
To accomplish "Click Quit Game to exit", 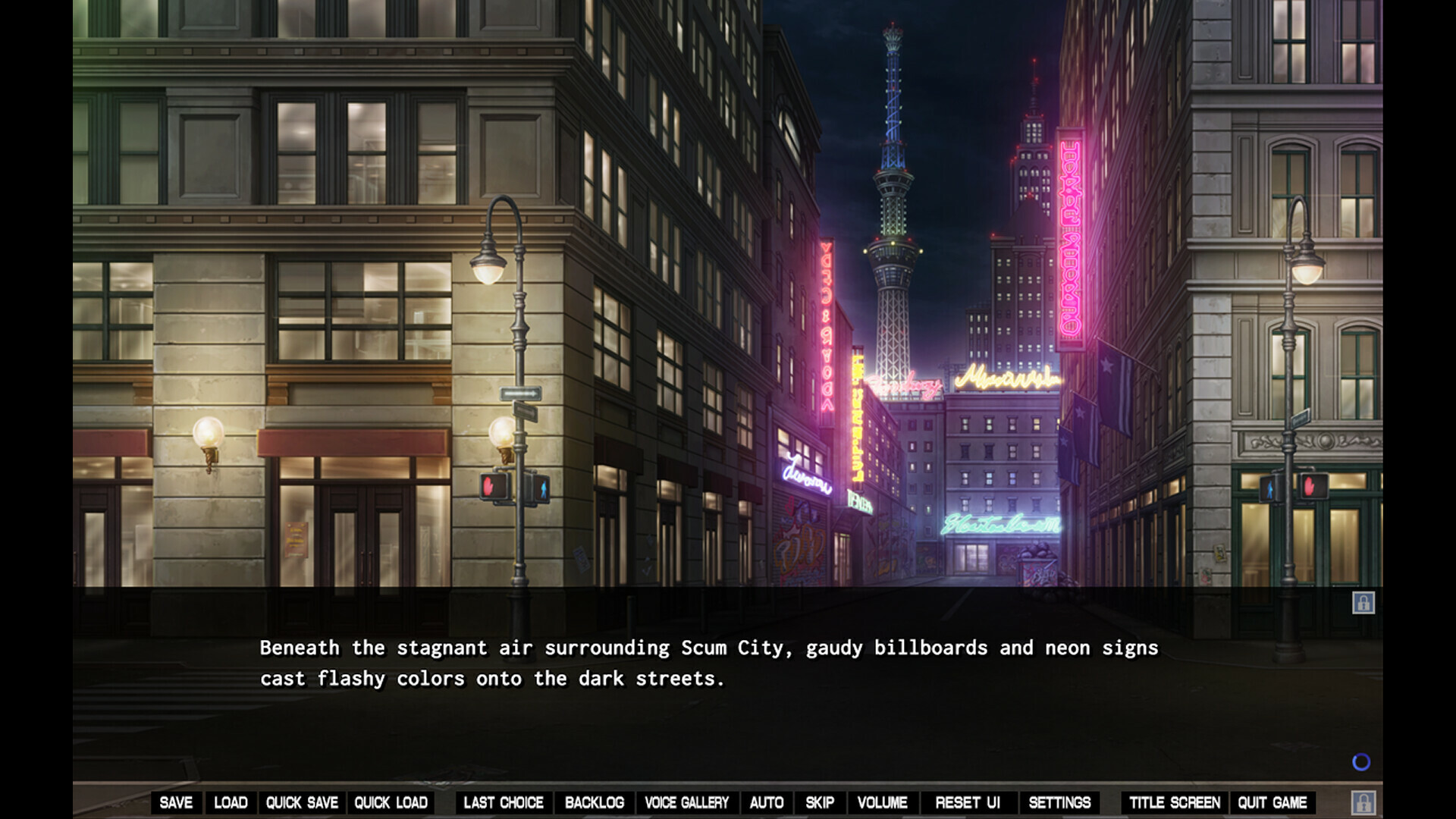I will click(1272, 802).
